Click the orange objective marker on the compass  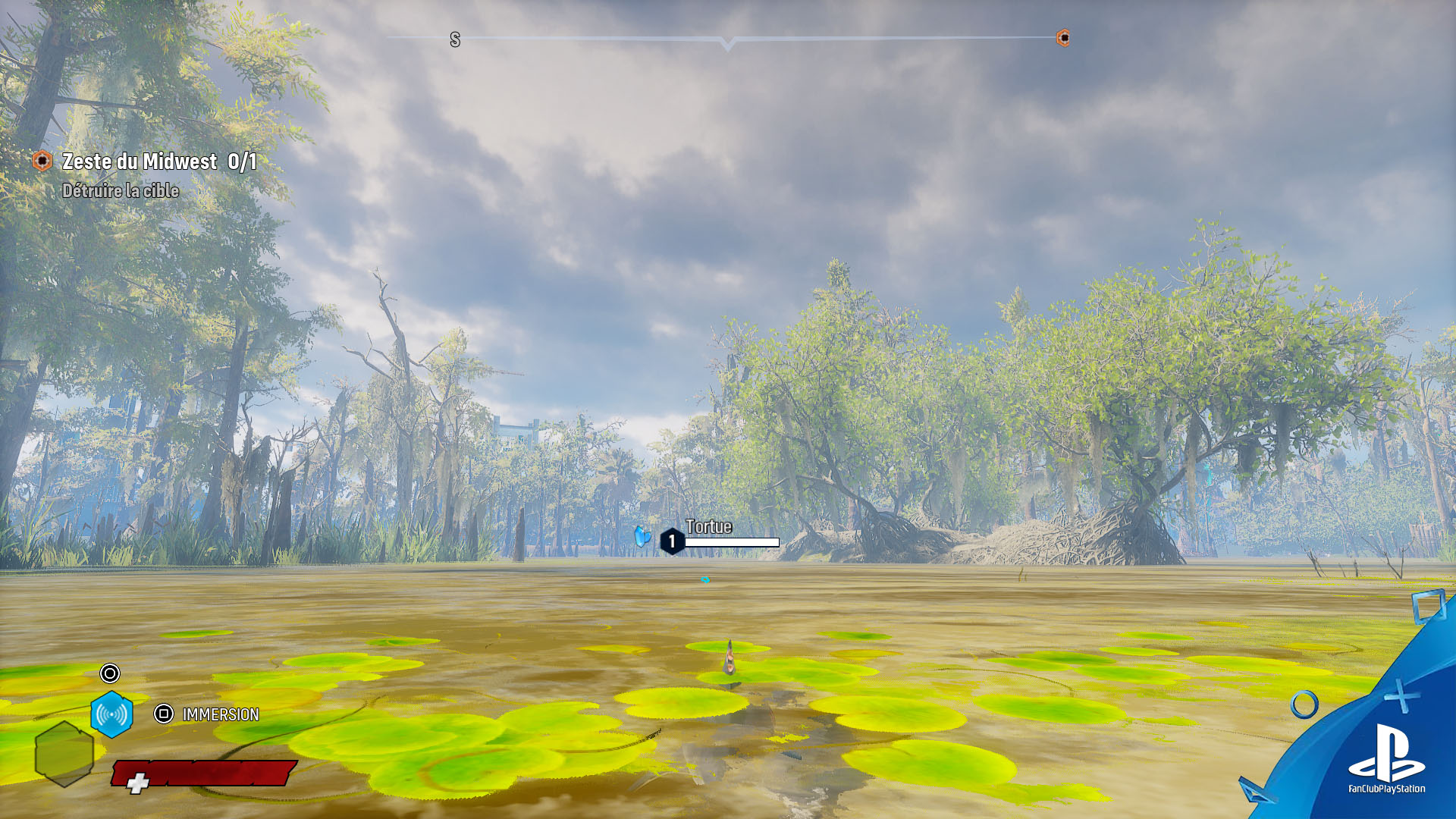click(1063, 38)
